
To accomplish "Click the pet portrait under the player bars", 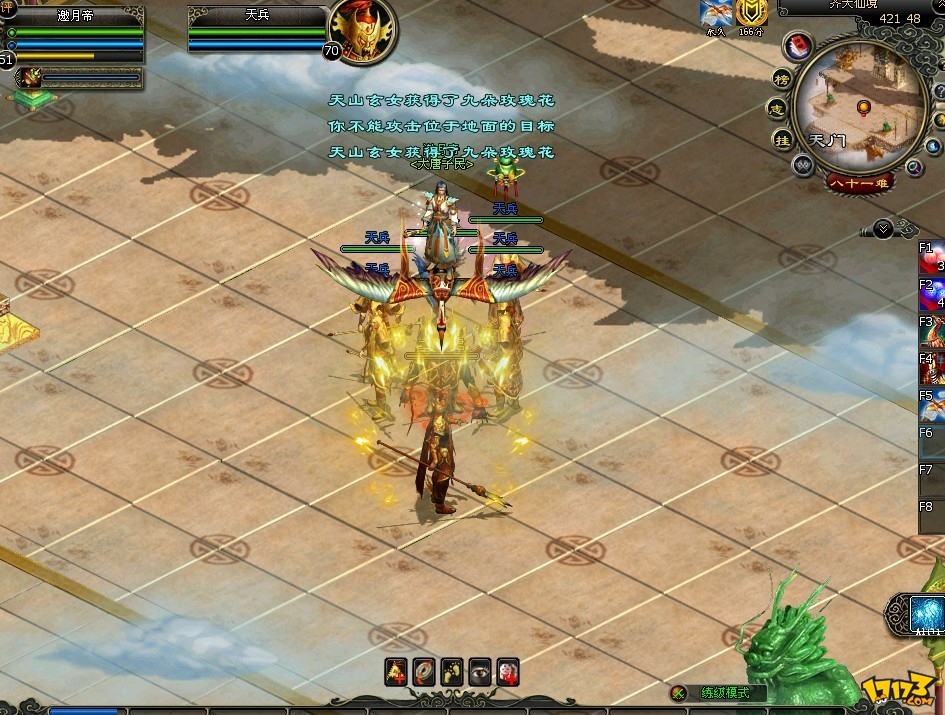I will pos(27,77).
